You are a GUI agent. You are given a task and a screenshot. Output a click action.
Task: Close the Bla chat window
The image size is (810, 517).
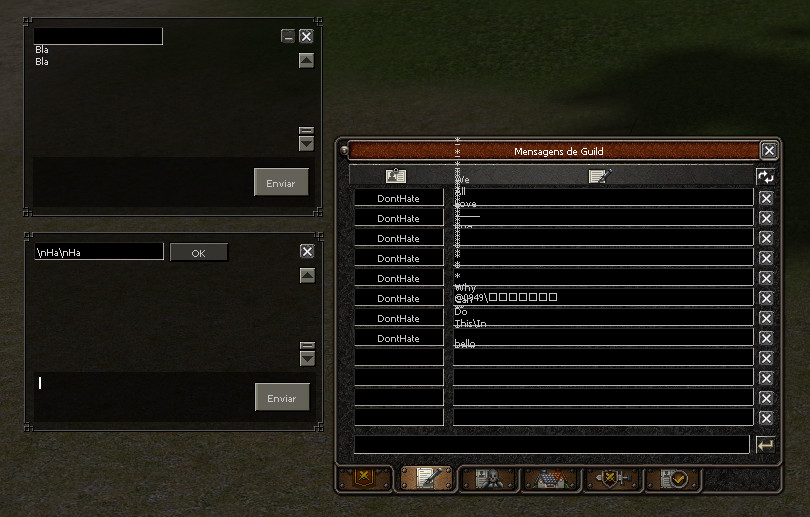pyautogui.click(x=306, y=36)
